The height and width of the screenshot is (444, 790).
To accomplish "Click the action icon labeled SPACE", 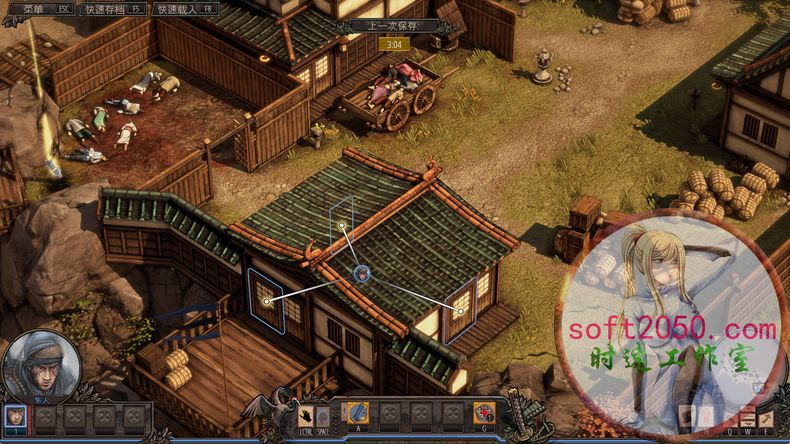I will tap(322, 413).
